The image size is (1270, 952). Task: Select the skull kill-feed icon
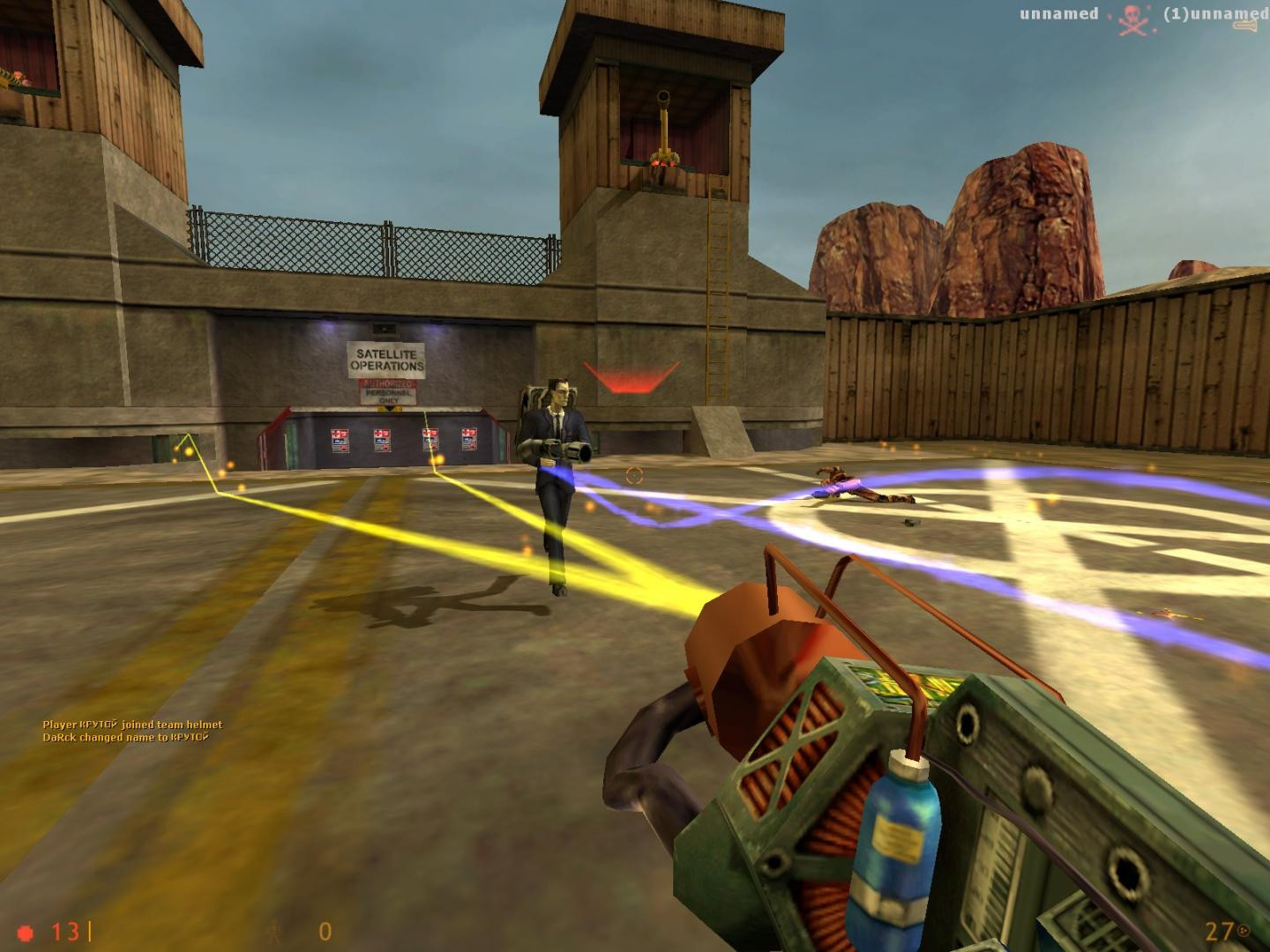pyautogui.click(x=1132, y=18)
